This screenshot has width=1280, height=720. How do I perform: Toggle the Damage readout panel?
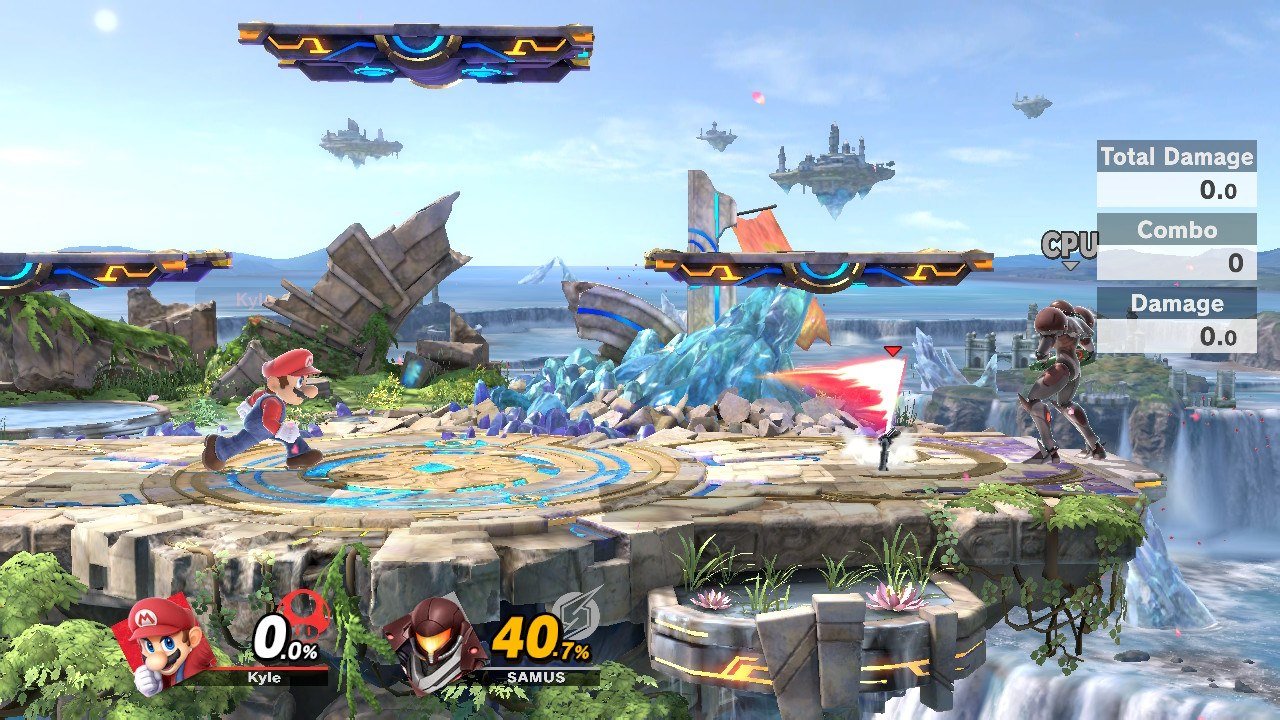[1176, 318]
